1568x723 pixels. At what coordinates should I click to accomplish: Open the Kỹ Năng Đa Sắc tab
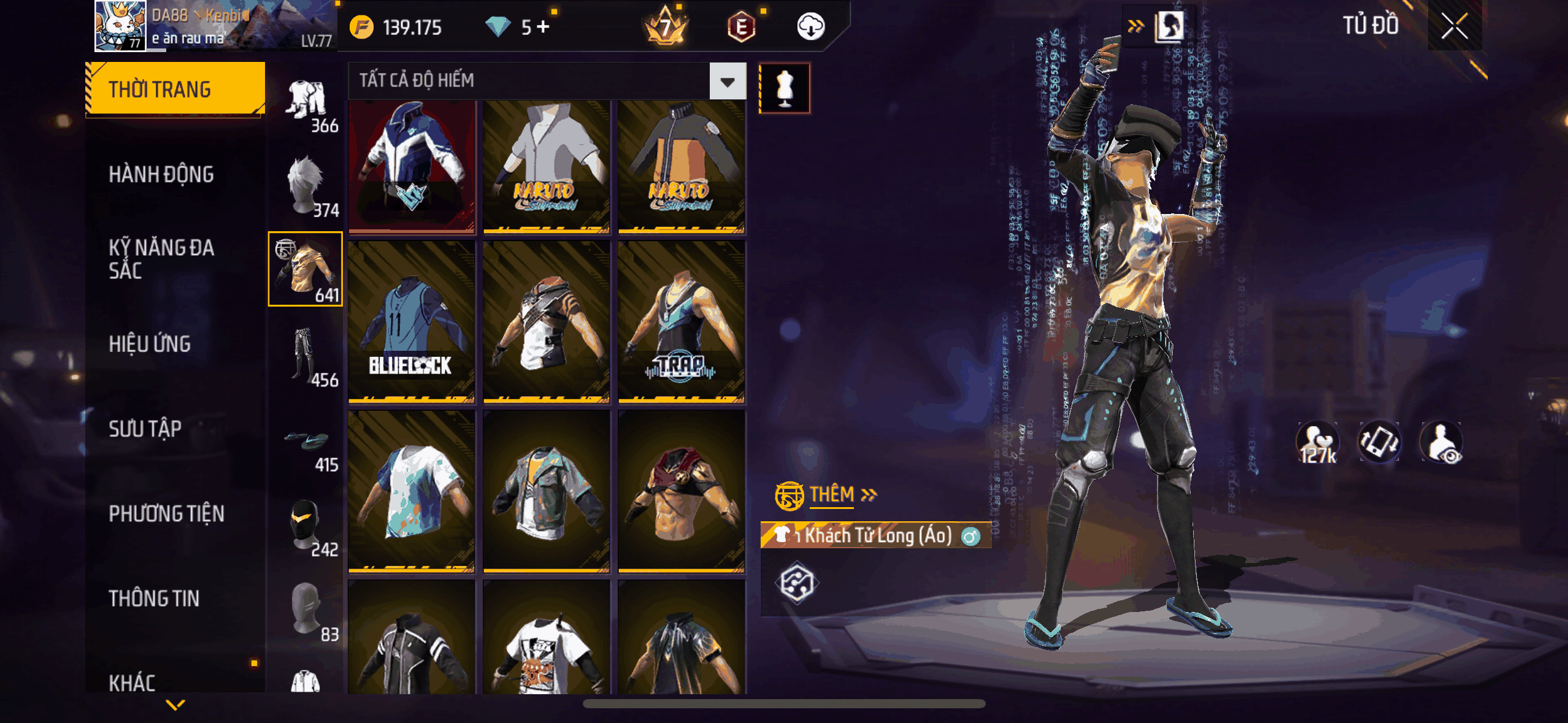pos(161,259)
